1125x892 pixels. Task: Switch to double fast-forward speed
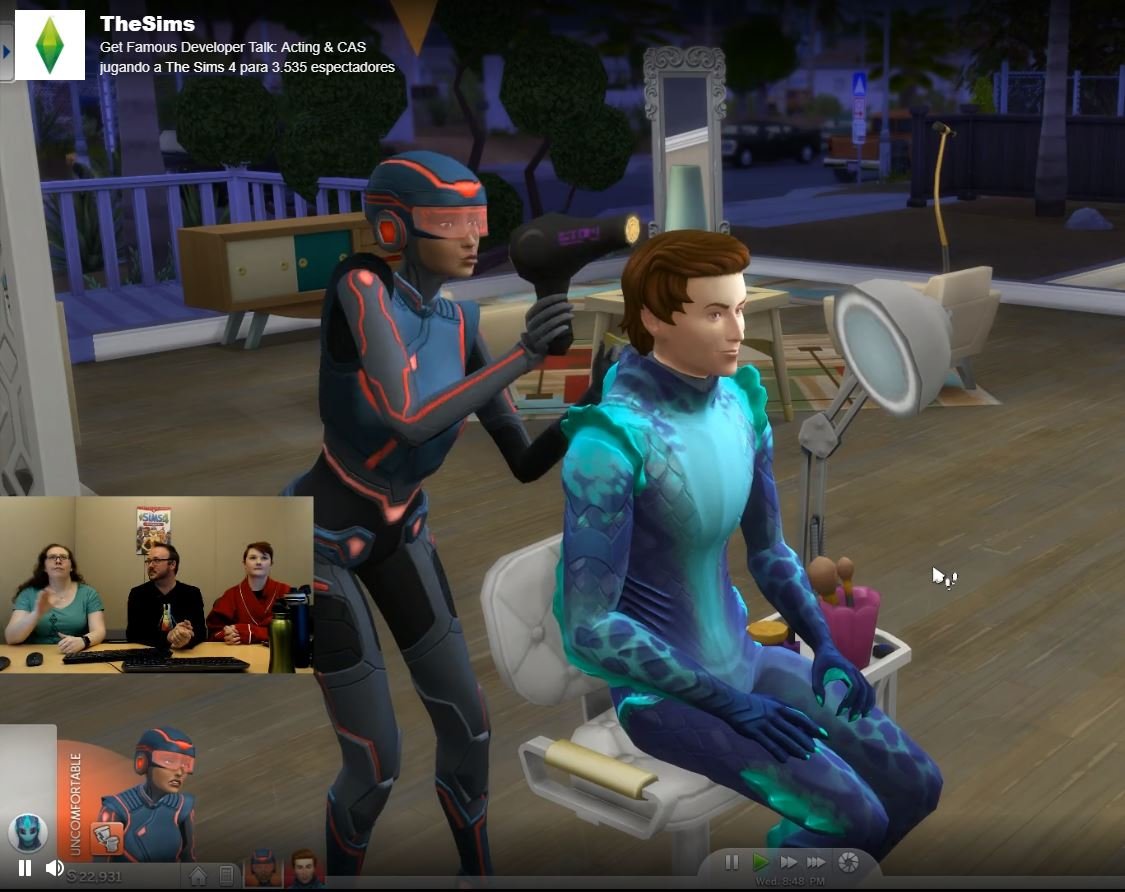(789, 862)
